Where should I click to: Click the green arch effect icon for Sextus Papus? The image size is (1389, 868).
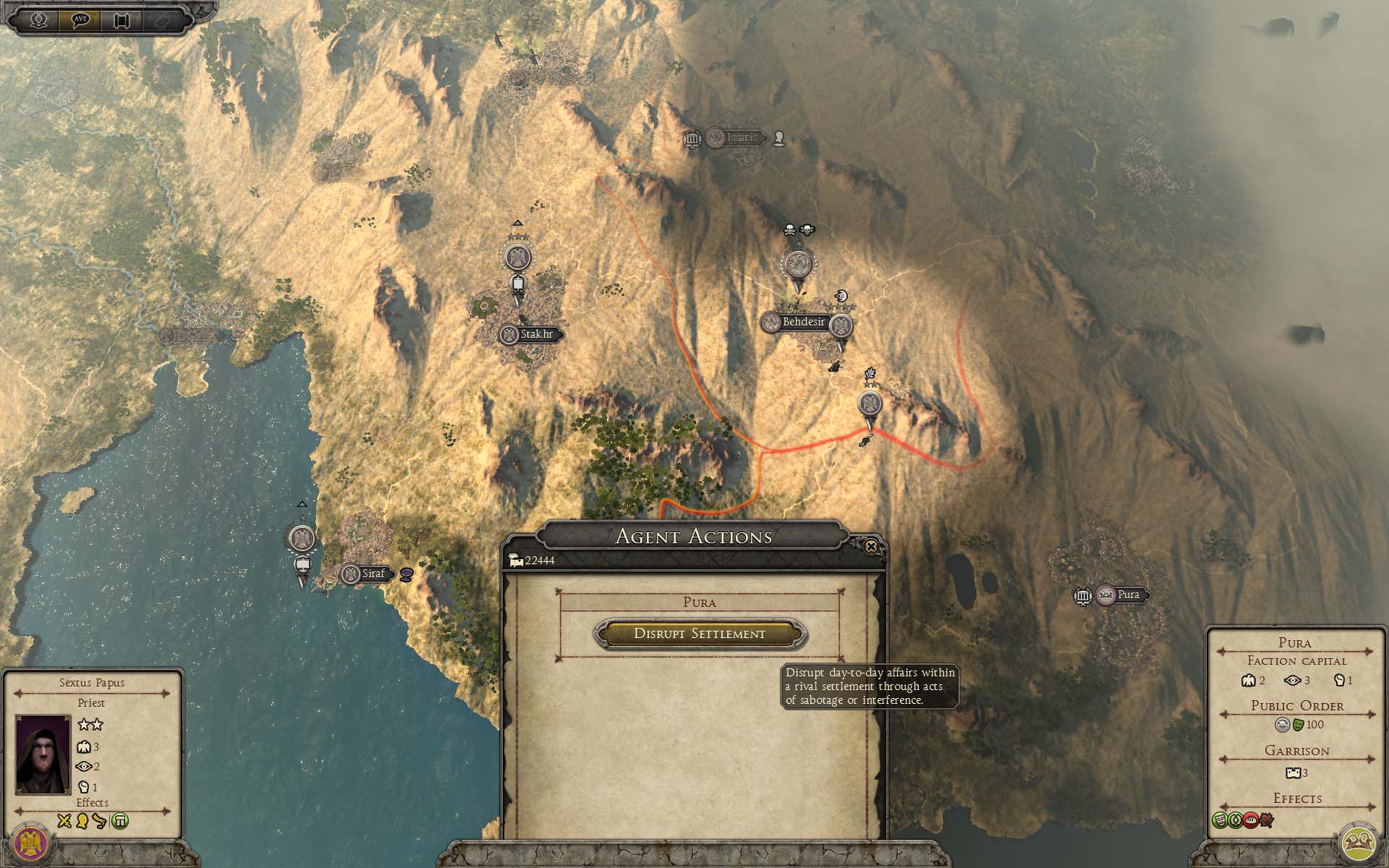click(x=120, y=821)
